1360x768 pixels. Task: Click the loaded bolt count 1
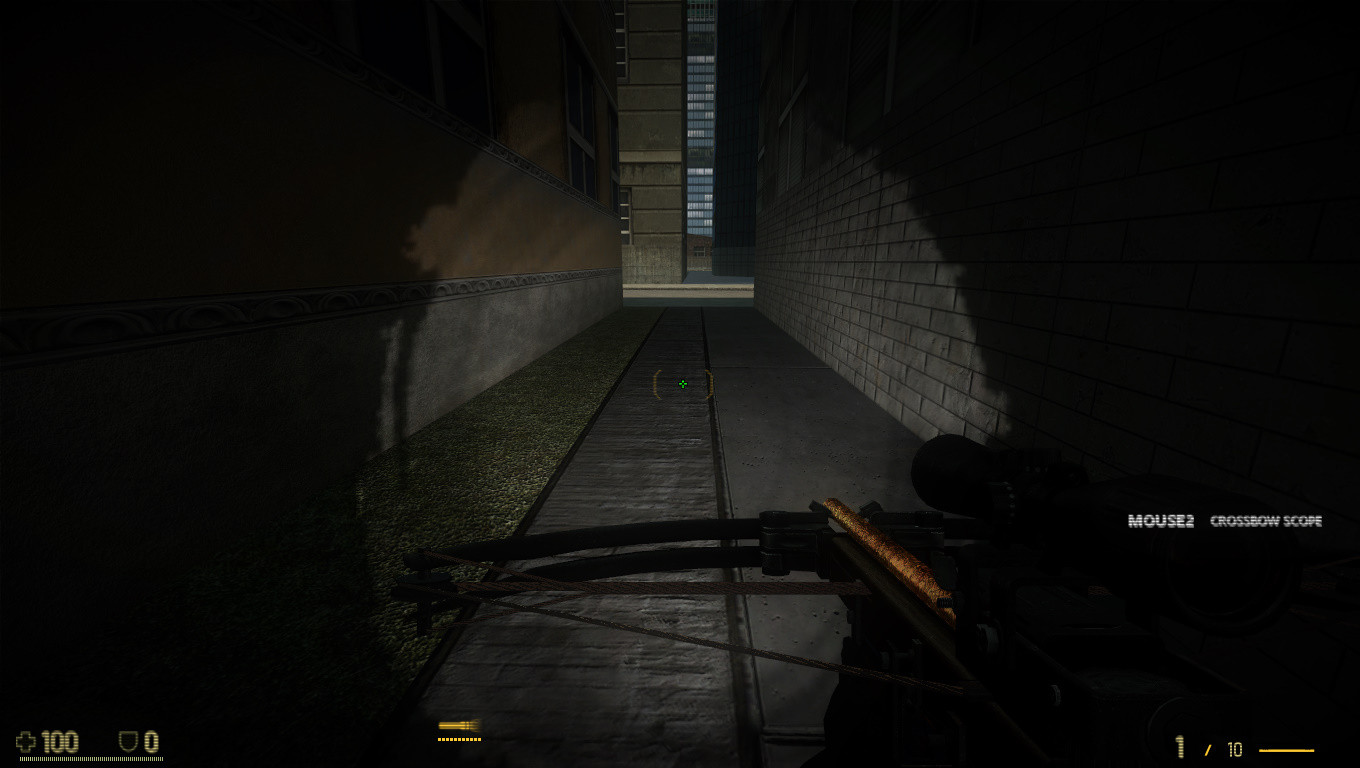[1180, 748]
